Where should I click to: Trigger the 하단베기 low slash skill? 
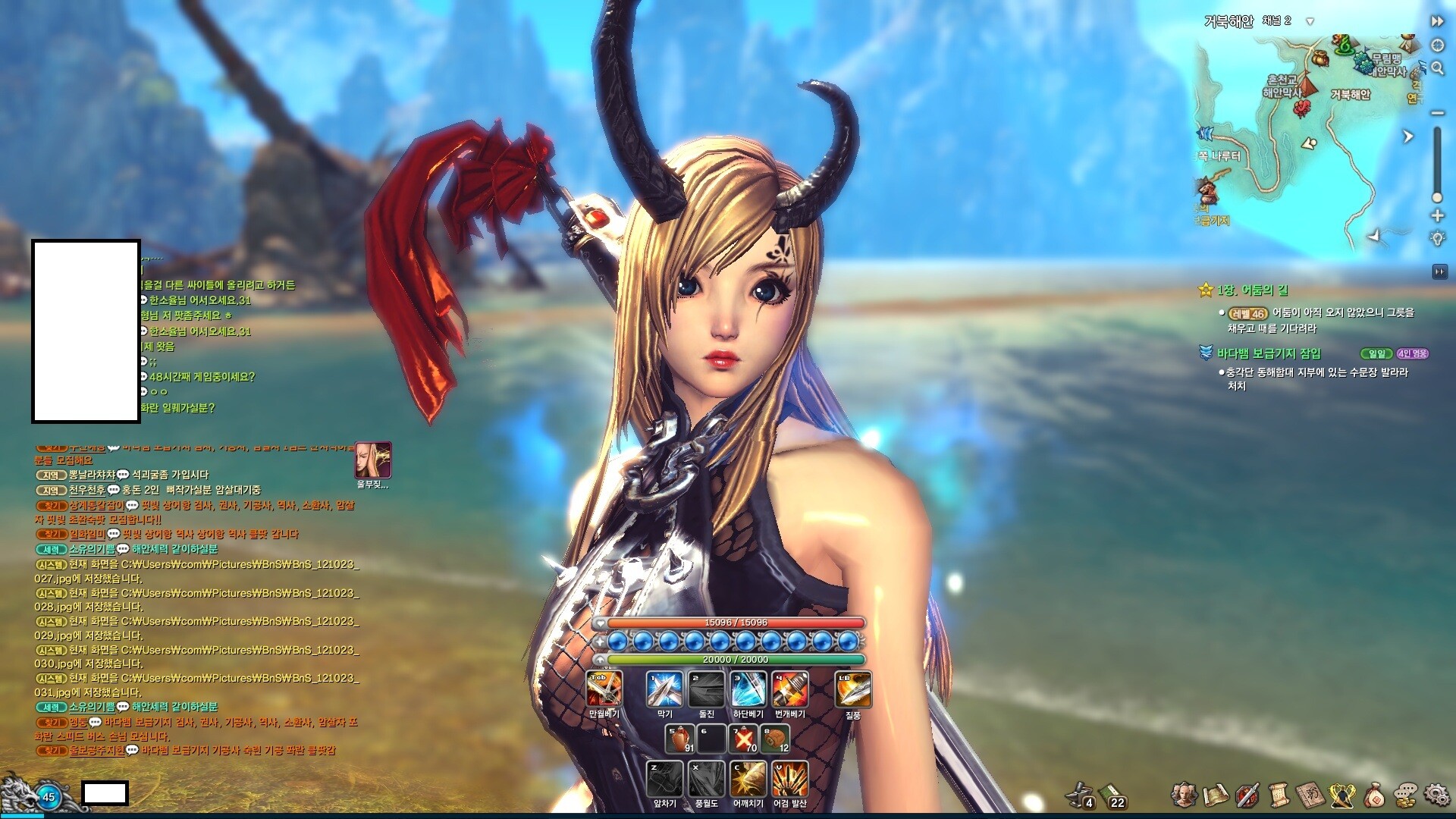point(748,689)
